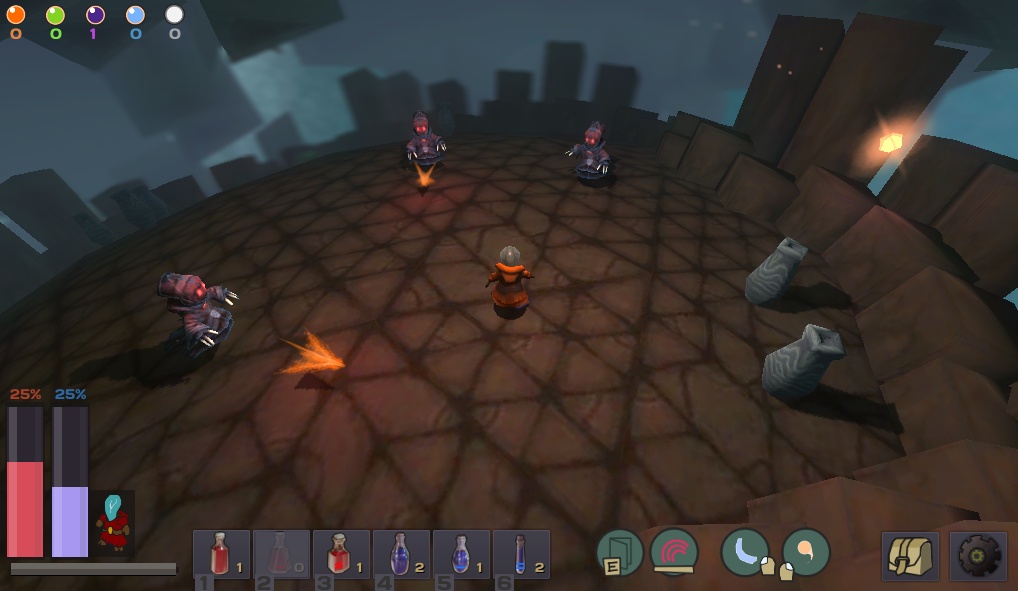
Task: Select the faded empty flask in slot 2
Action: 281,554
